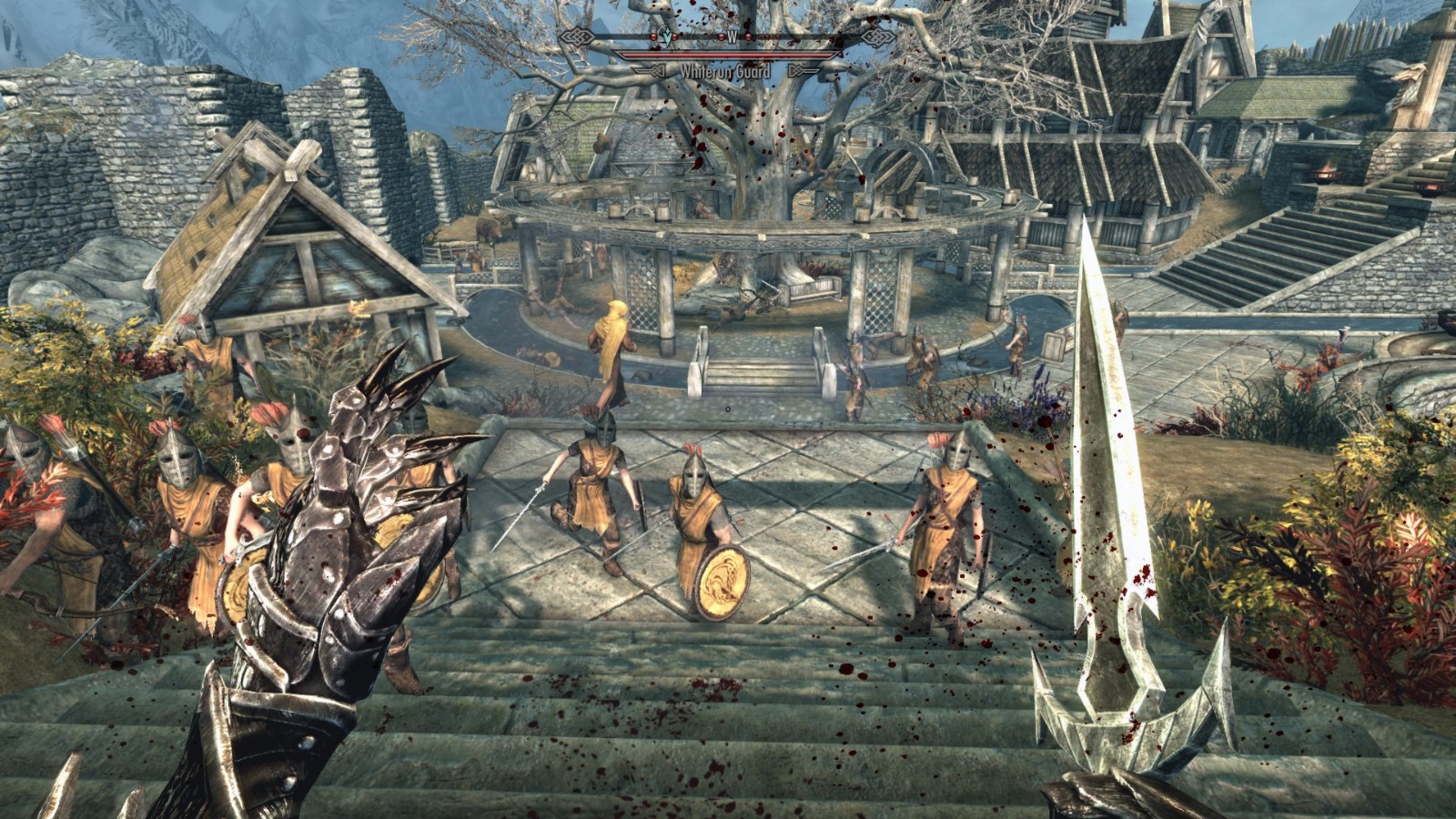
Task: Click the Whiterun Guard name label
Action: click(x=725, y=71)
